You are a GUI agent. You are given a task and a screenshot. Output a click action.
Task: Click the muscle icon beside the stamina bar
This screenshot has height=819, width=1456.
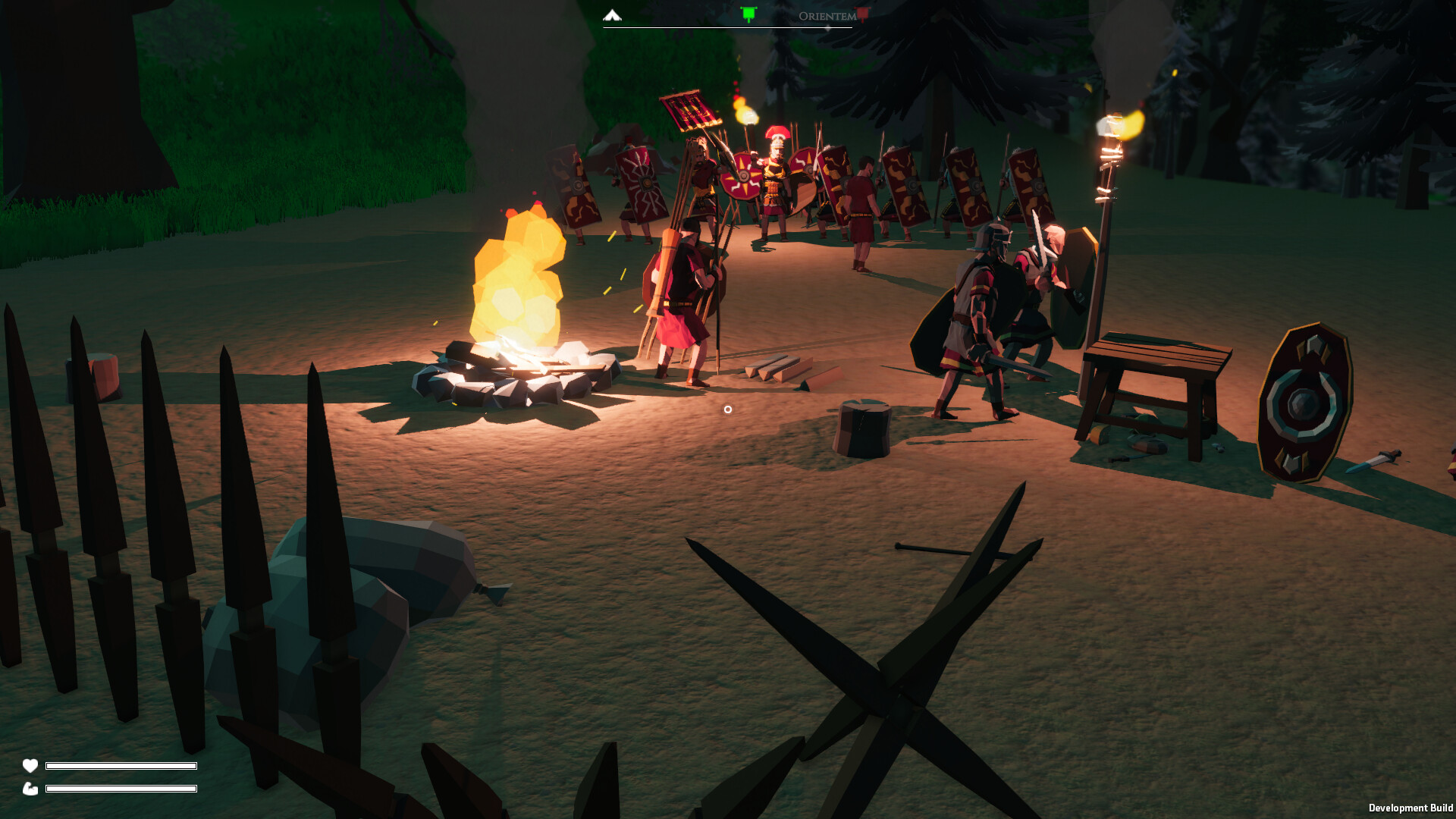(30, 789)
